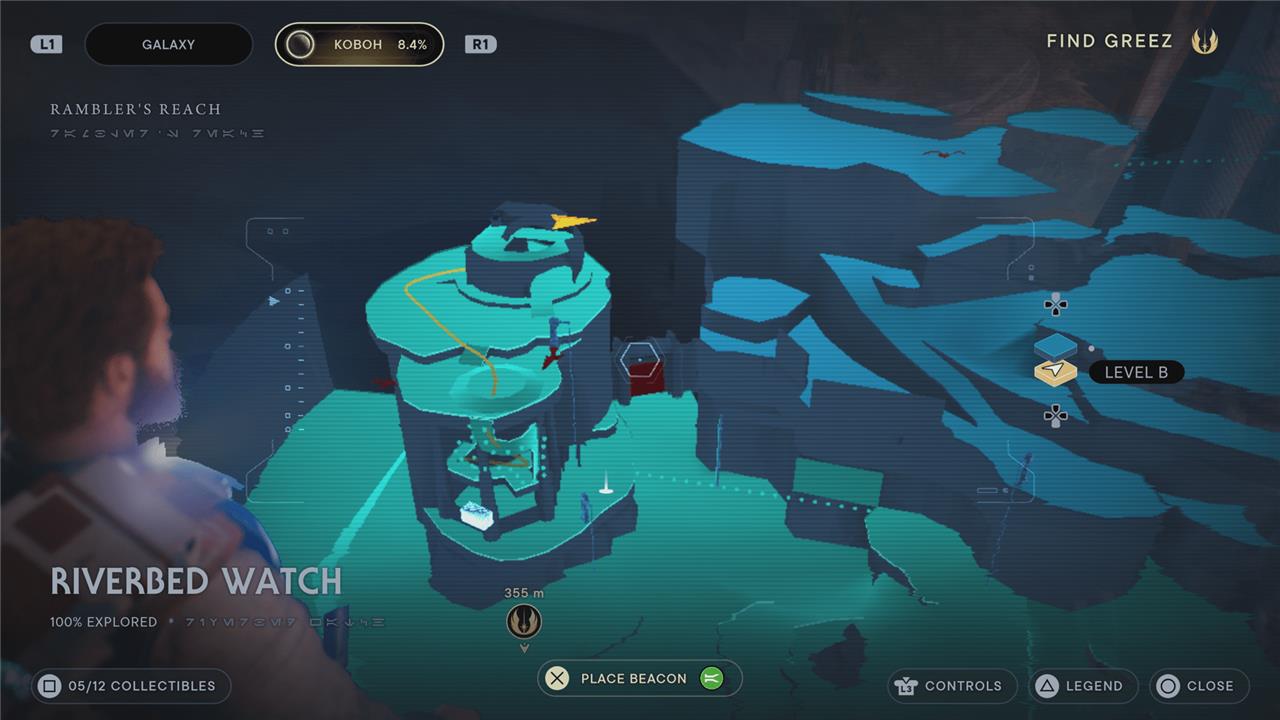This screenshot has height=720, width=1280.
Task: Click the hexagon marker on the map
Action: coord(638,357)
